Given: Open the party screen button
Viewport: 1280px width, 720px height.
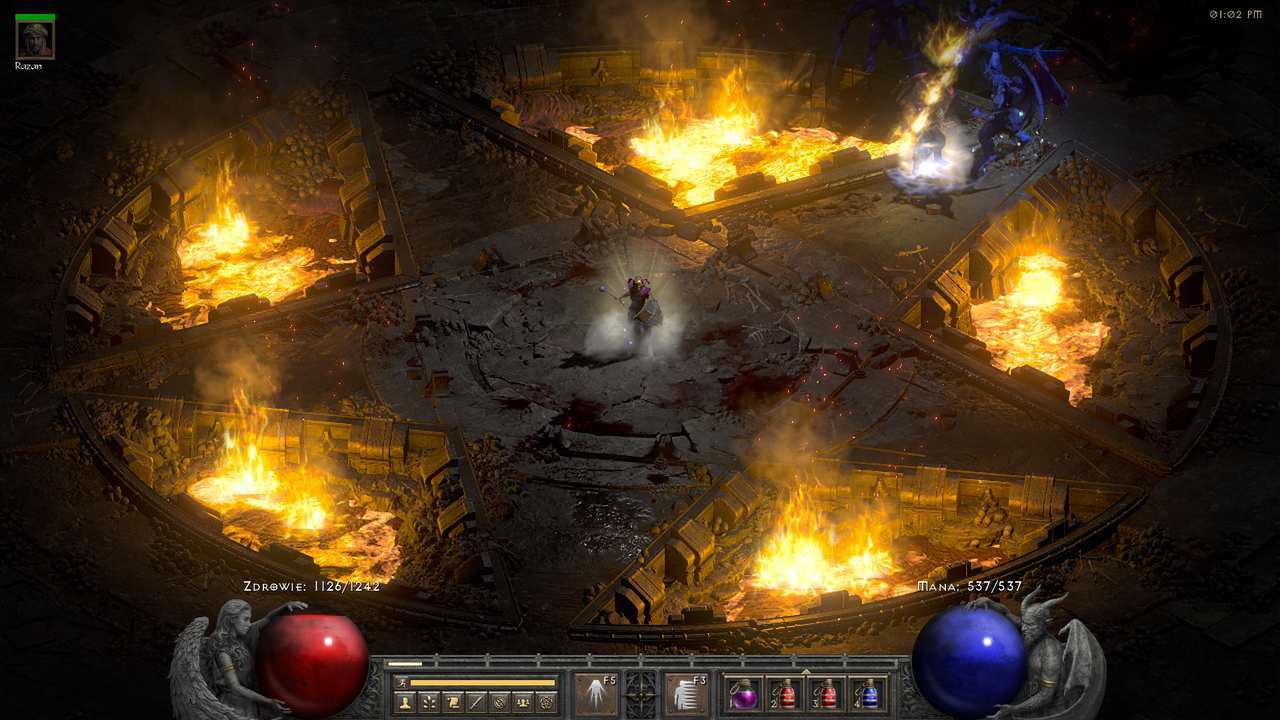Looking at the screenshot, I should tap(522, 702).
